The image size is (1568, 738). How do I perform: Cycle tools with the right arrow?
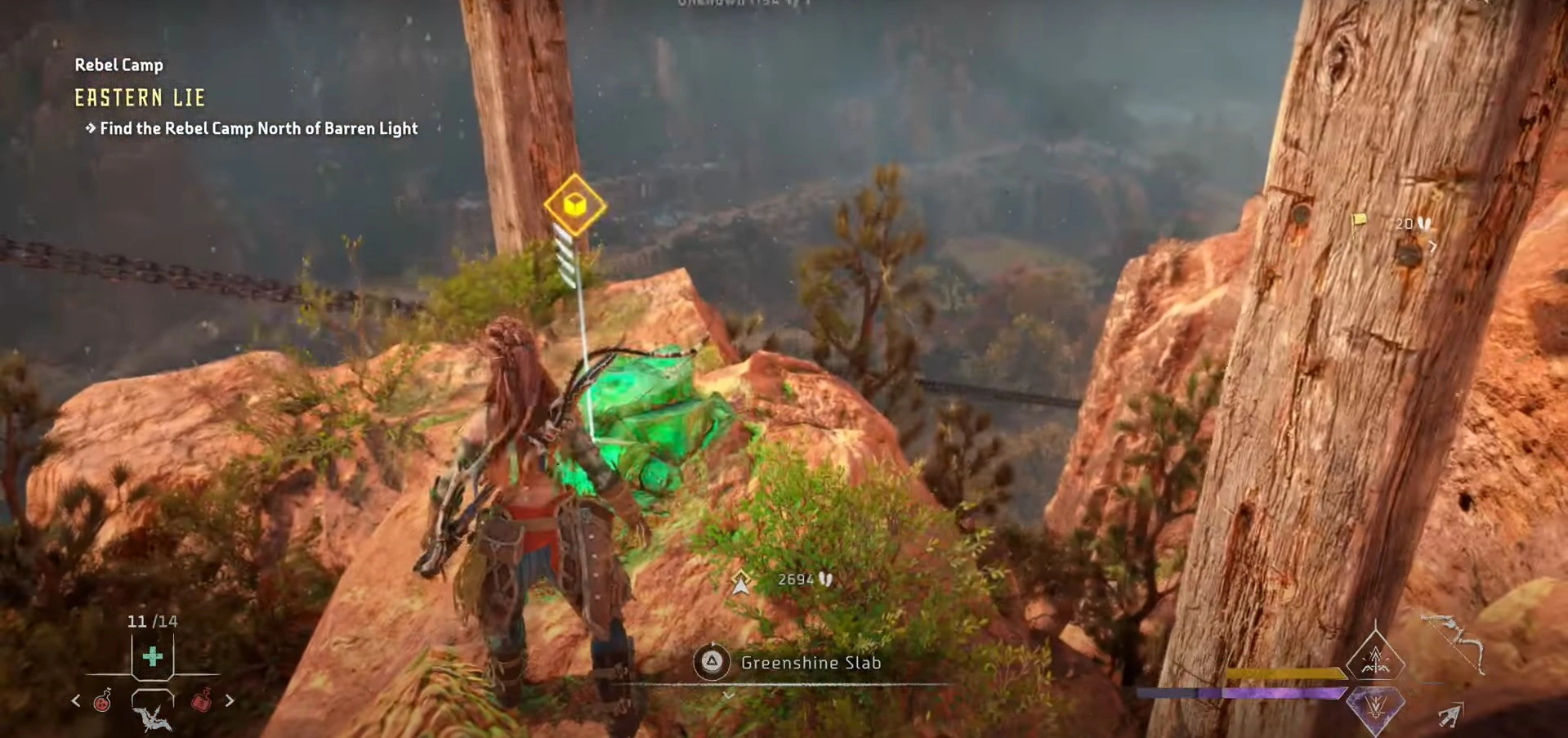coord(230,700)
